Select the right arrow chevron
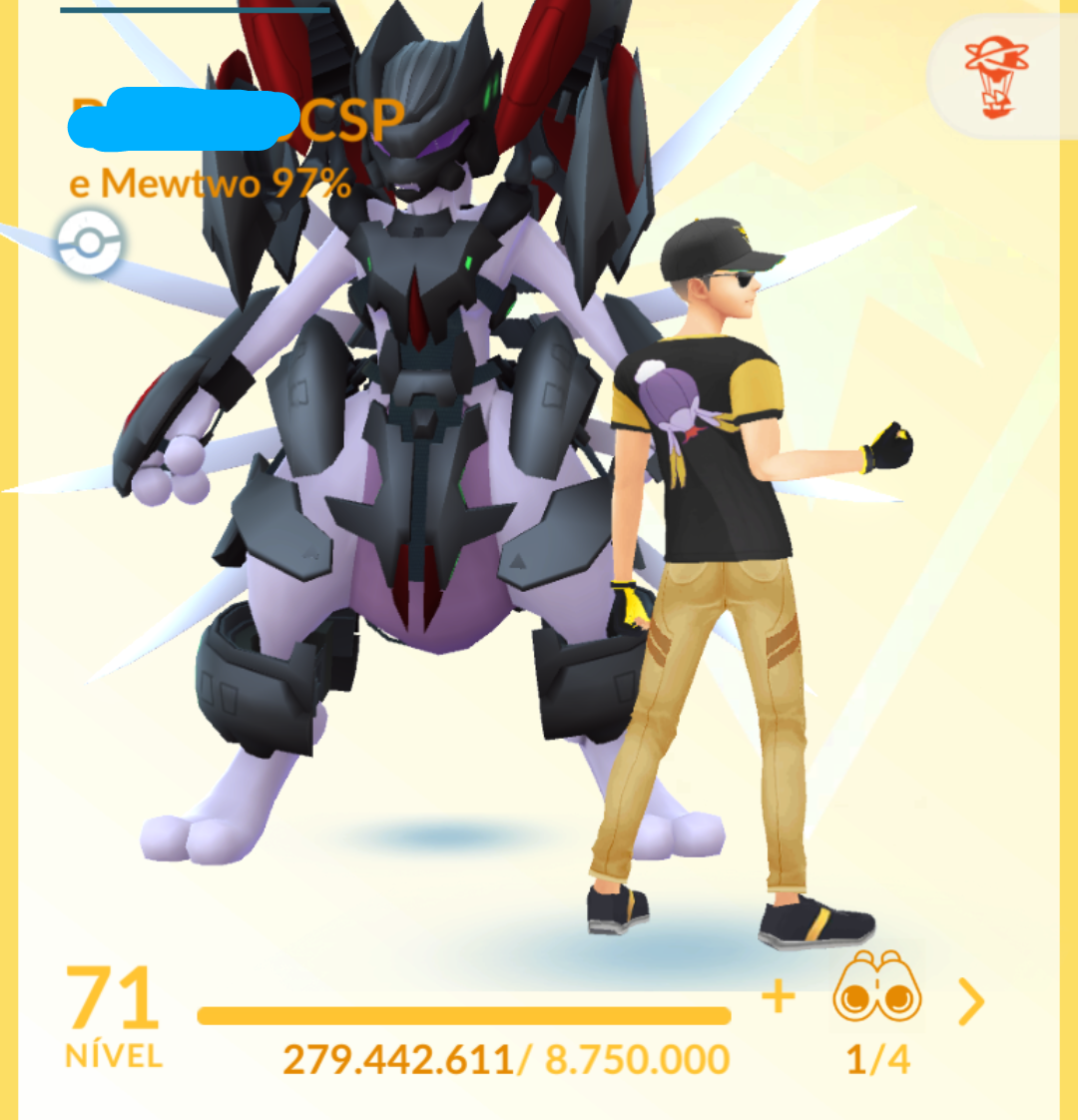 coord(970,1001)
